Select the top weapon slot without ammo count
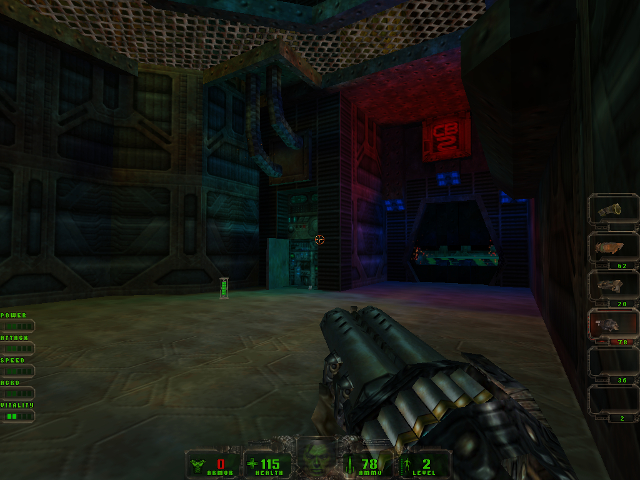 613,211
